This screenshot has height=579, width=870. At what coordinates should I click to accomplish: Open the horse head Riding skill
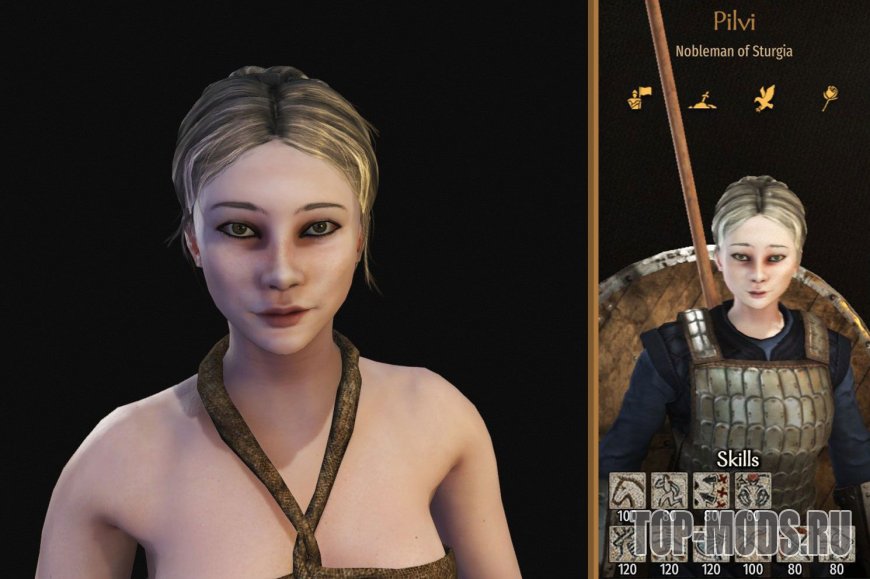coord(628,490)
